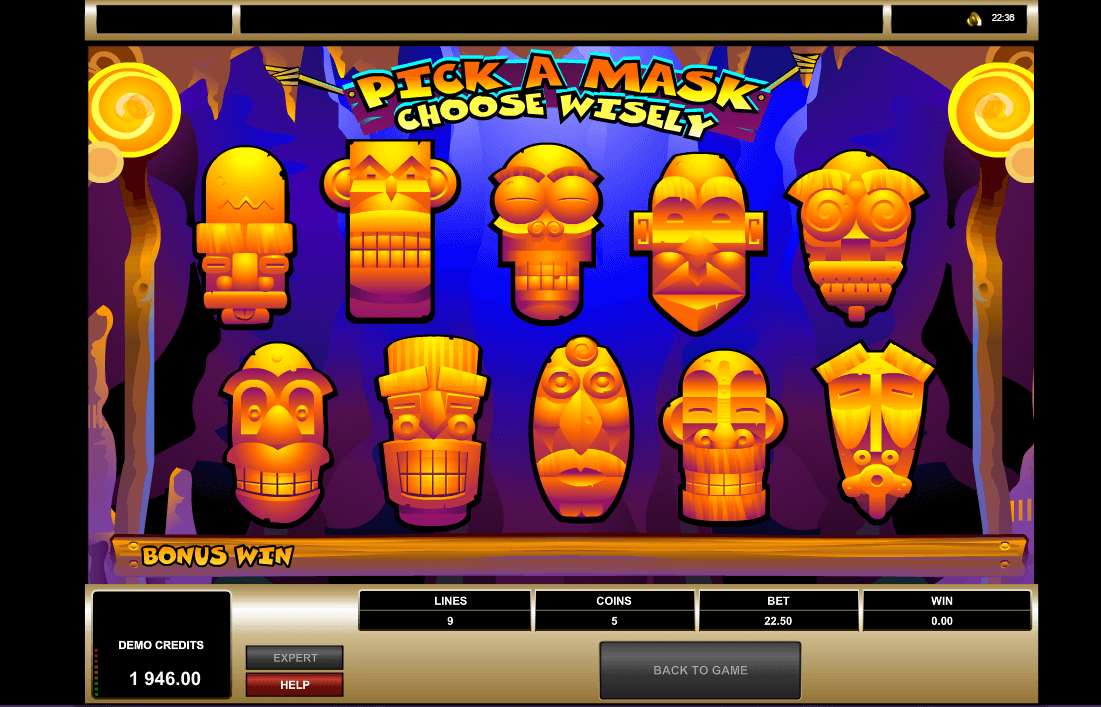Toggle the speaker sound icon
1101x707 pixels.
[973, 19]
